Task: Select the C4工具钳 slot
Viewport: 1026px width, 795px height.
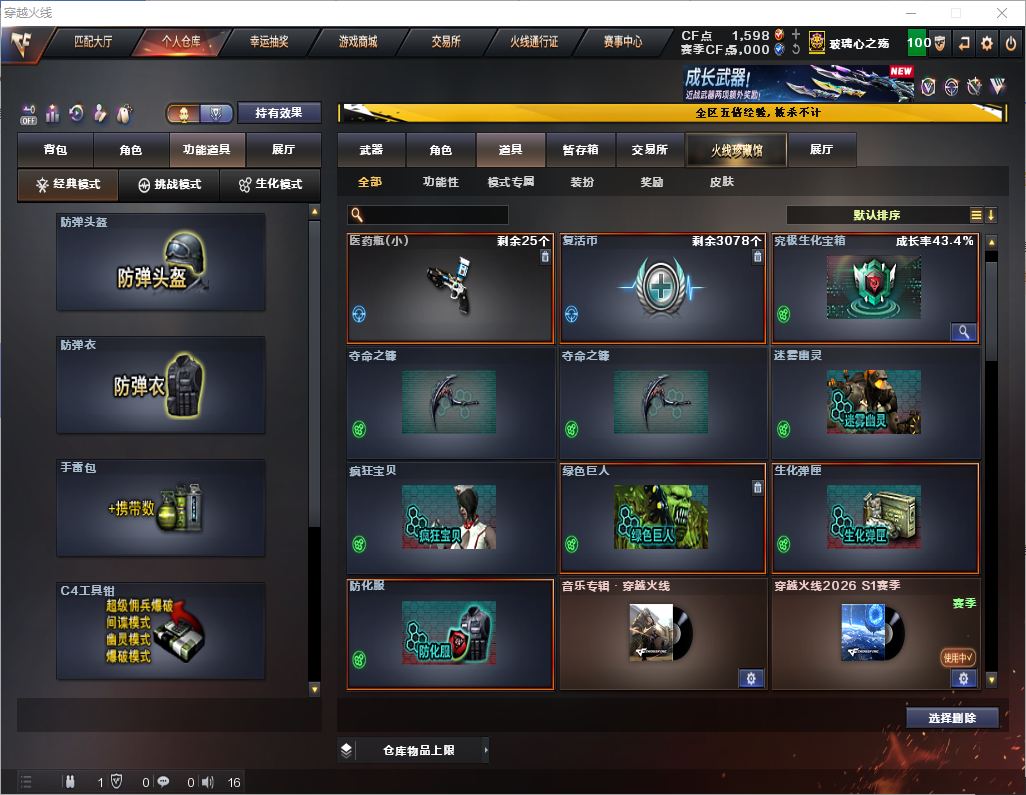Action: [x=160, y=631]
